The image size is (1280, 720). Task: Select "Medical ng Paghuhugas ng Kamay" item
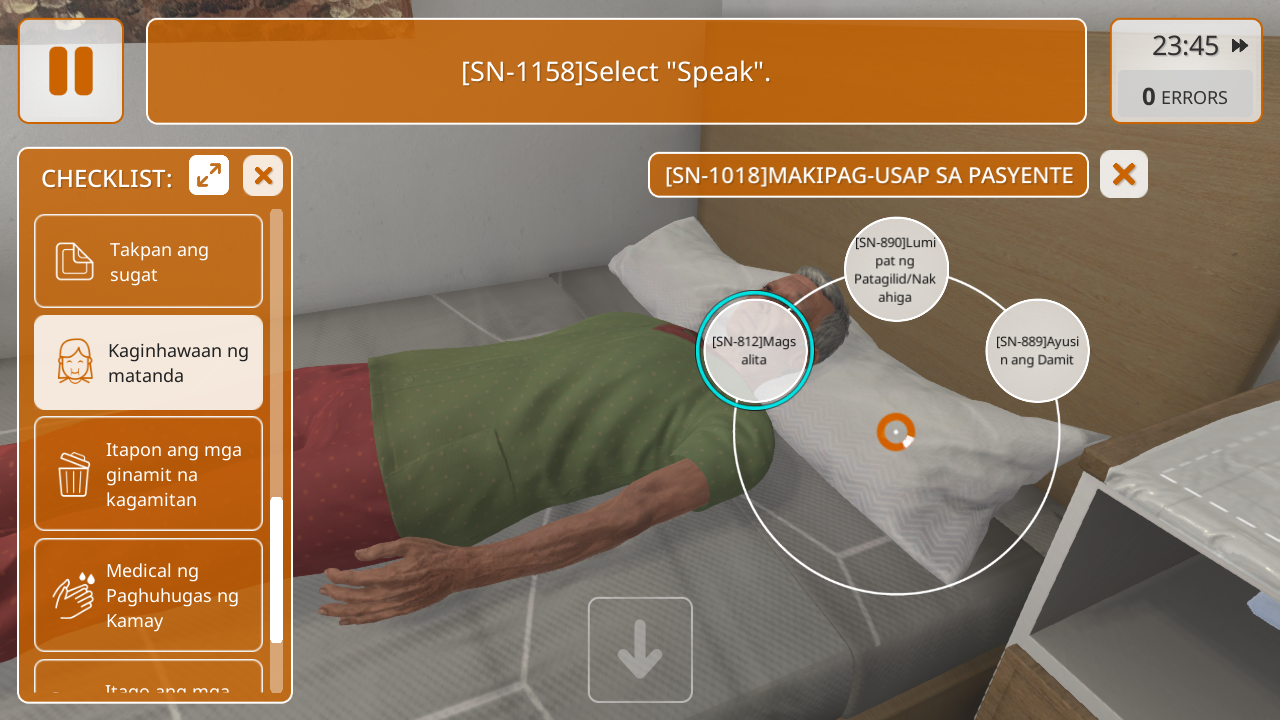pyautogui.click(x=149, y=595)
